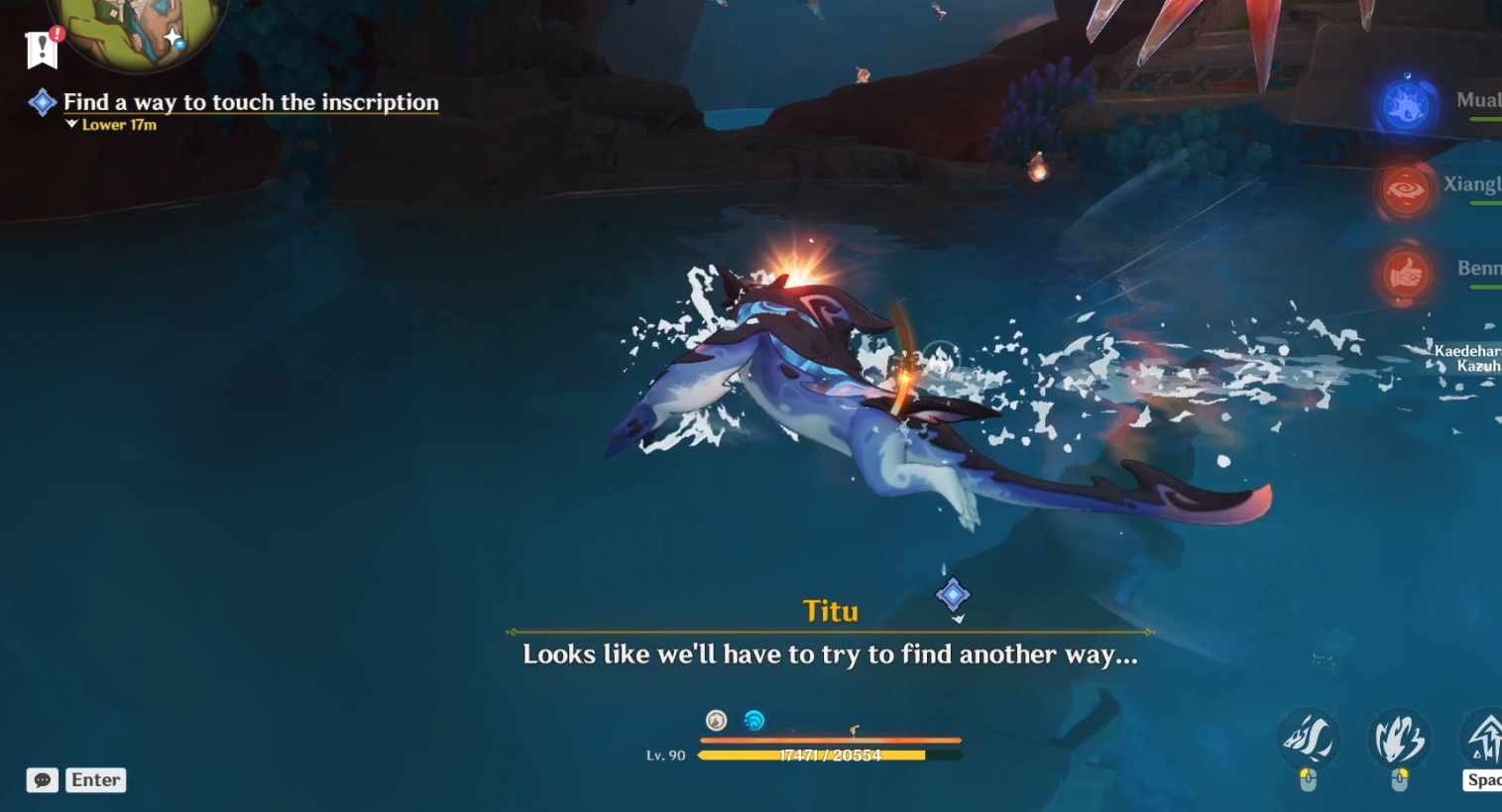This screenshot has width=1502, height=812.
Task: Select the tracked quest "Find a way to touch the inscription"
Action: (250, 102)
